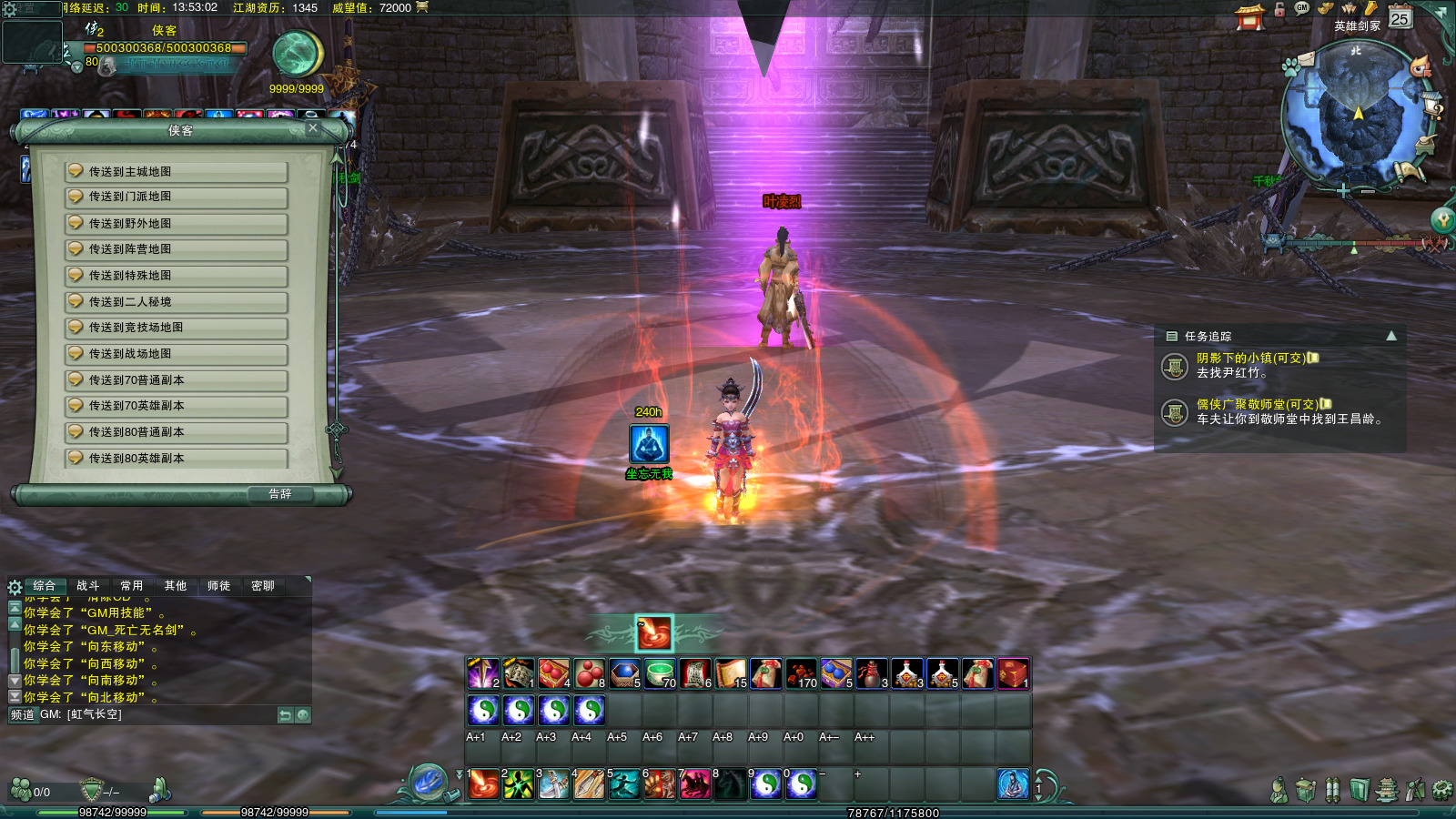Select 传送到二人秘境 option
1456x819 pixels.
point(177,302)
